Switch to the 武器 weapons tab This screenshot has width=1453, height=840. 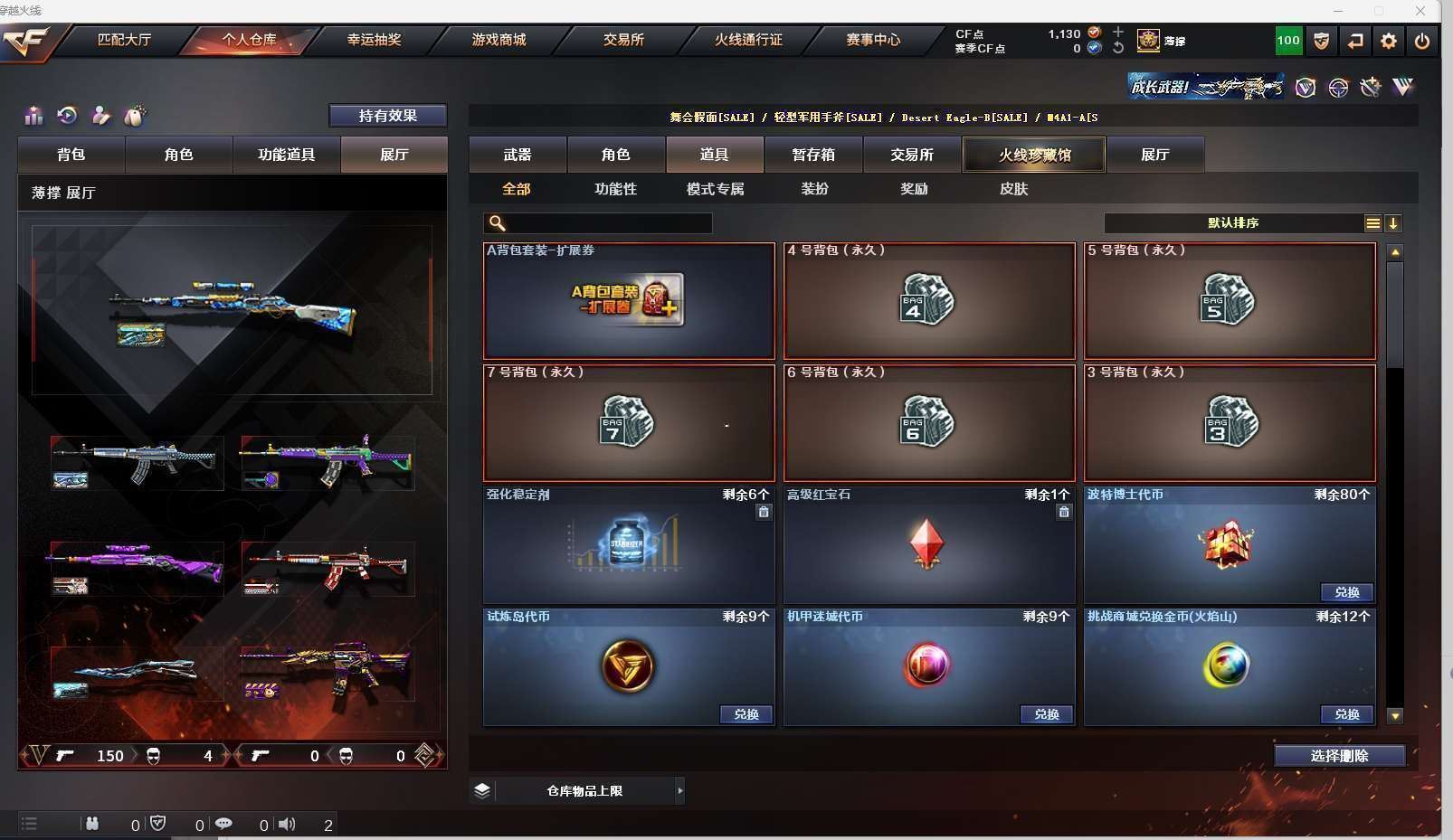(518, 155)
